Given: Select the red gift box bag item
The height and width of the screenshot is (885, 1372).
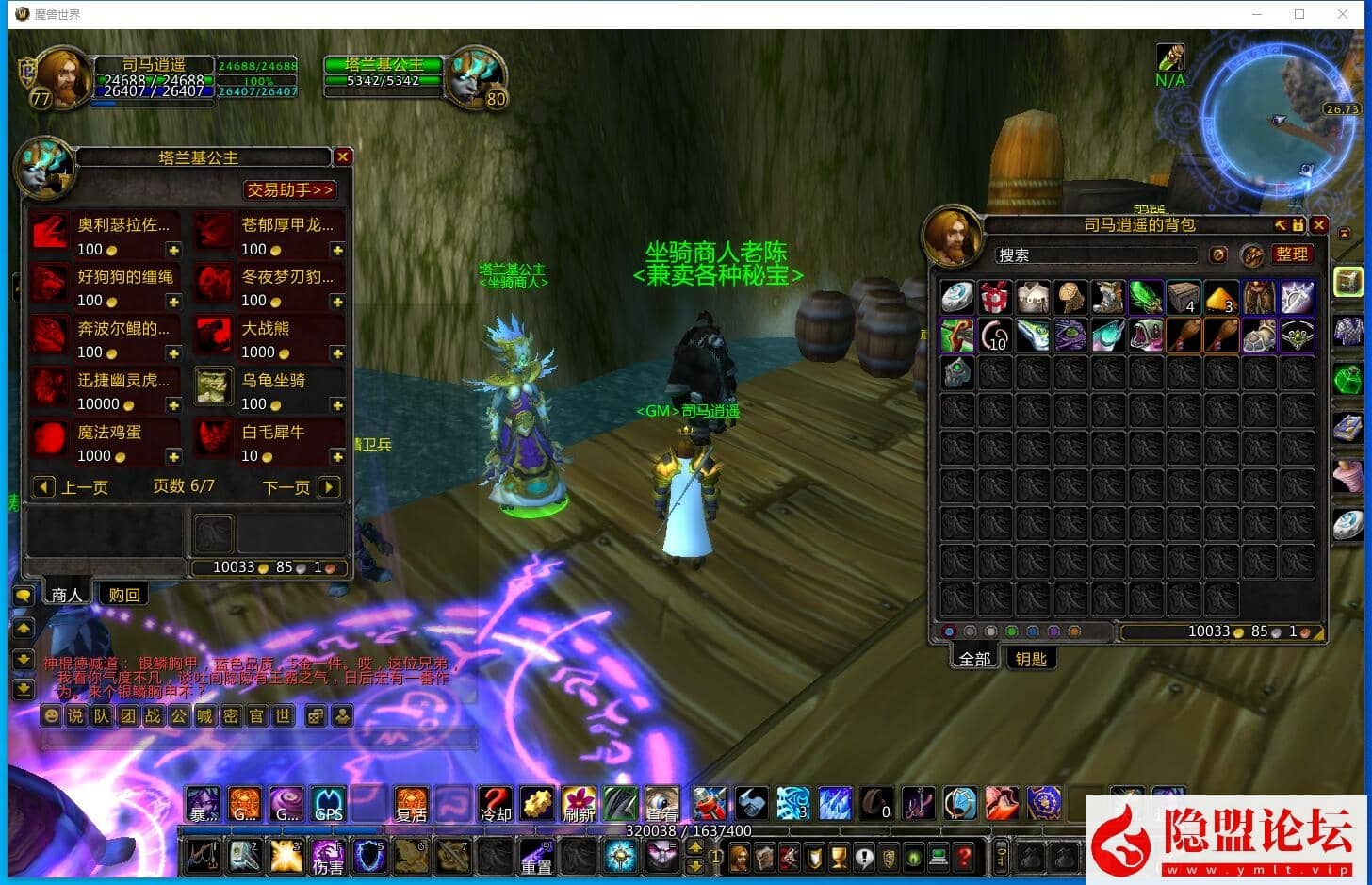Looking at the screenshot, I should click(995, 297).
